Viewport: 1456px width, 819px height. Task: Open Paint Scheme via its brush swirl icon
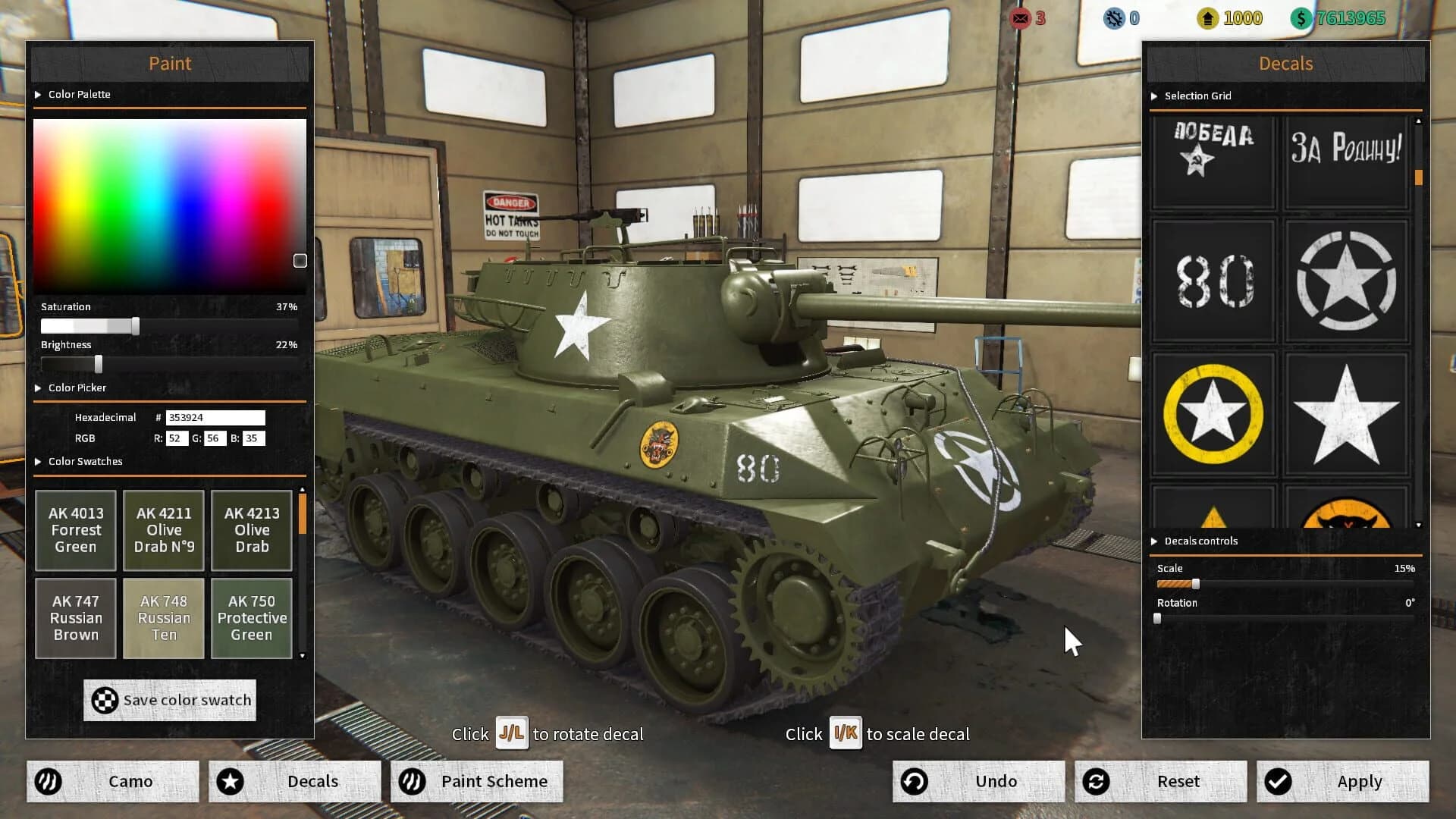coord(413,781)
